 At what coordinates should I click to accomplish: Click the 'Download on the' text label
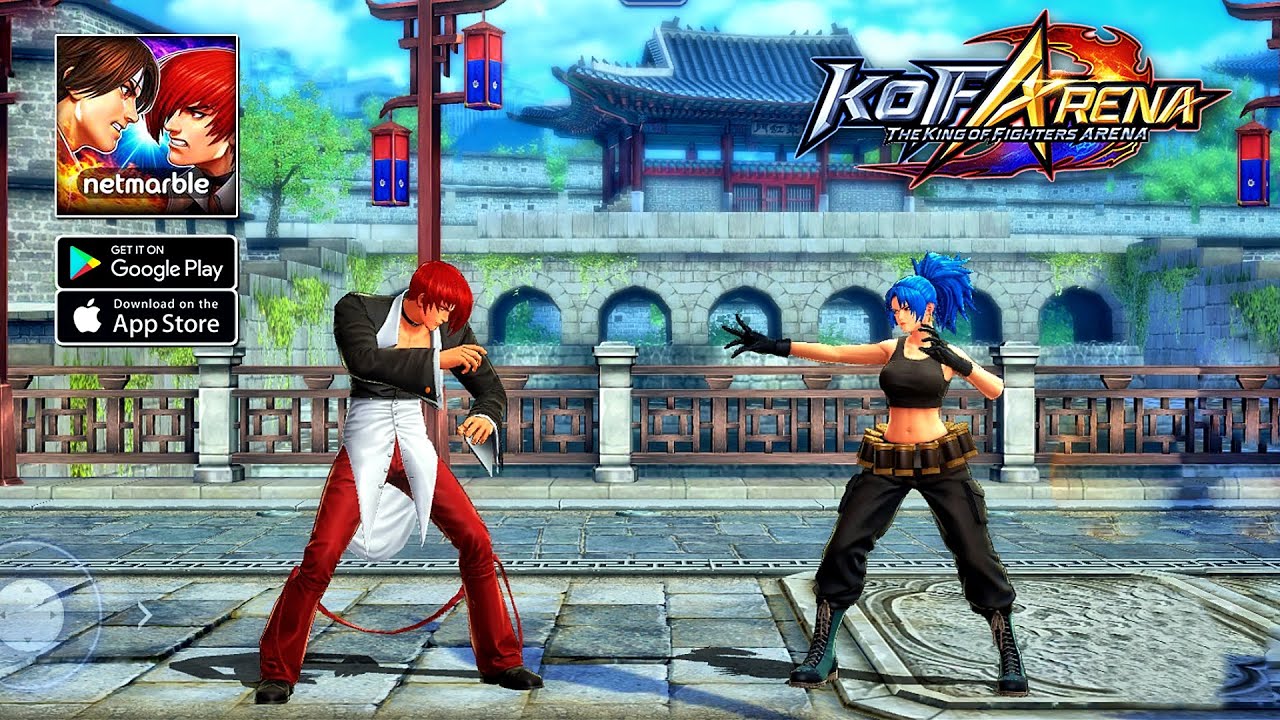(166, 303)
